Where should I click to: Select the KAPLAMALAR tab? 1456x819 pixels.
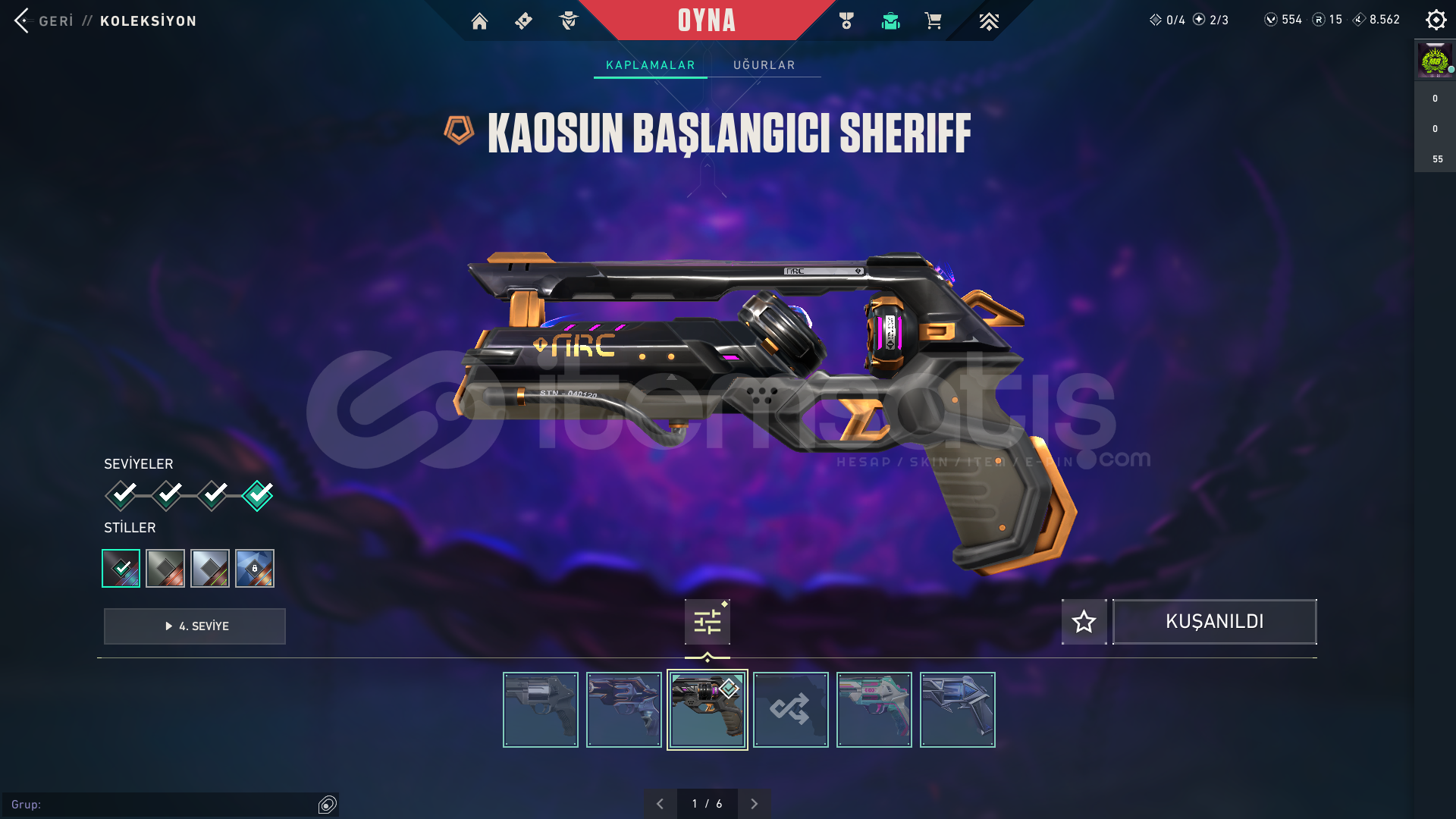649,65
